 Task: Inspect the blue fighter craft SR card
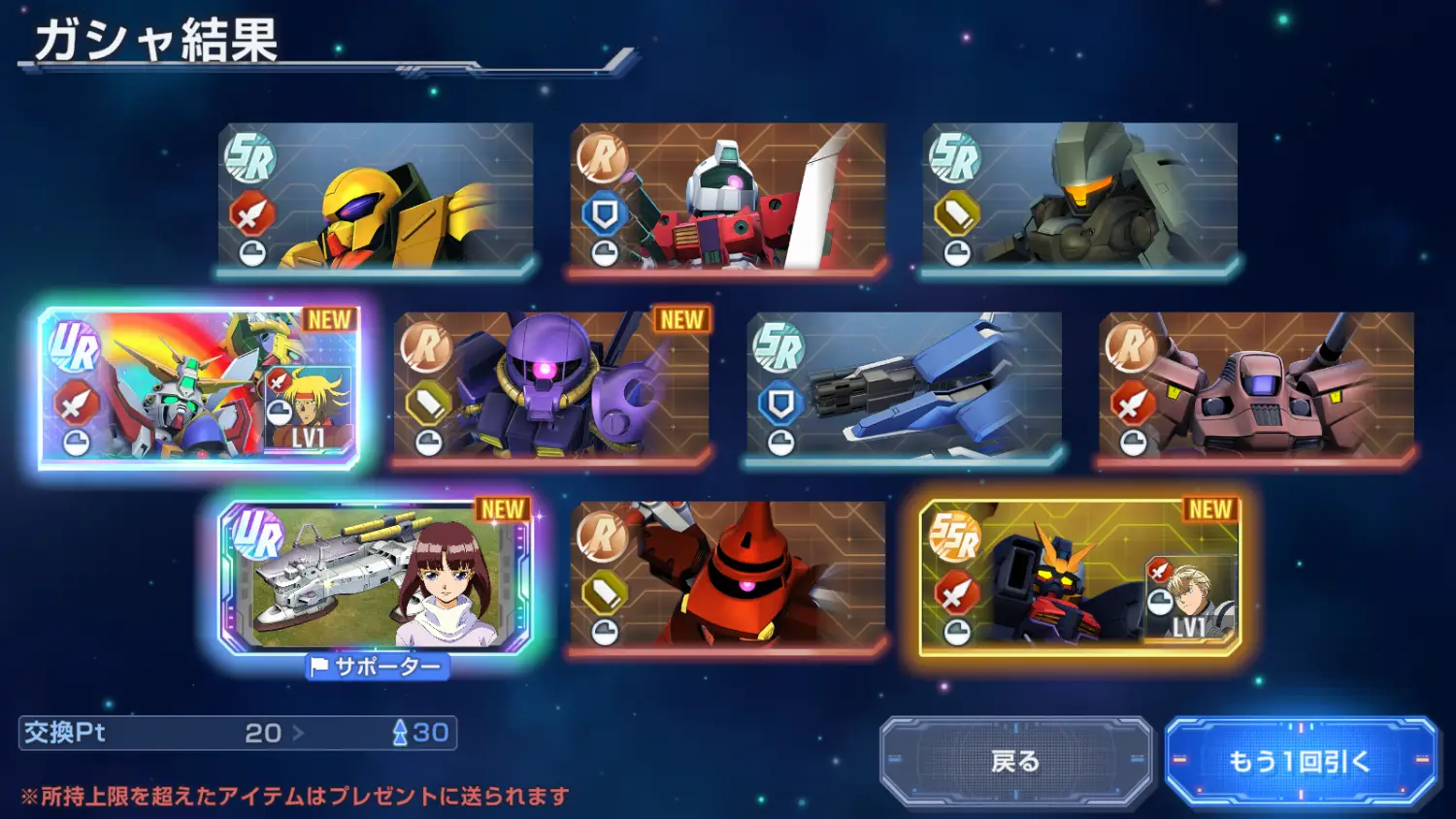[x=904, y=386]
